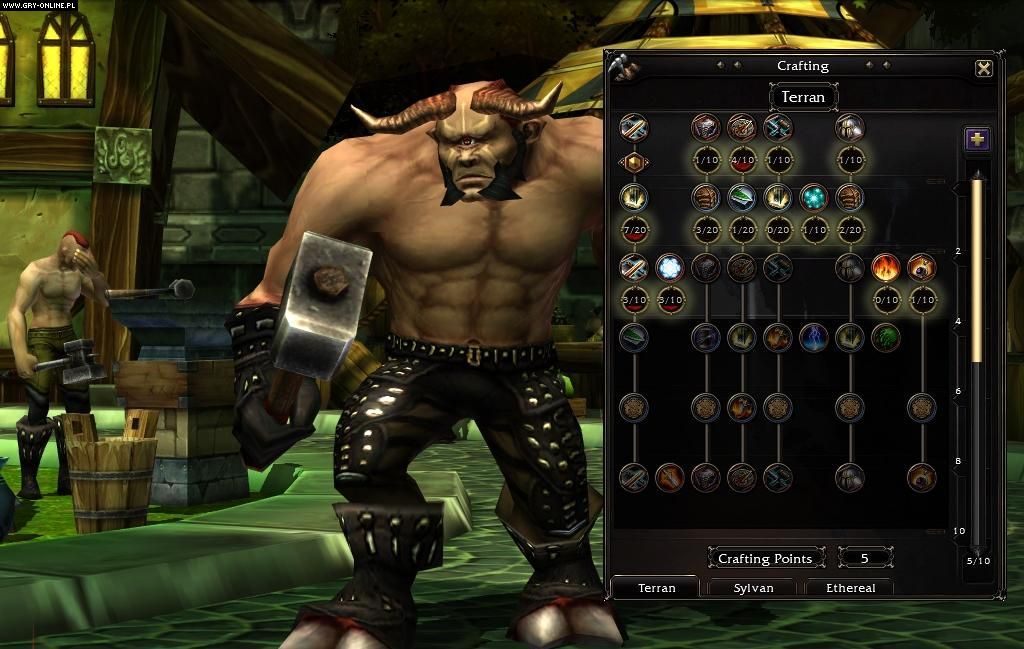Viewport: 1024px width, 649px height.
Task: Close the Crafting window
Action: (984, 68)
